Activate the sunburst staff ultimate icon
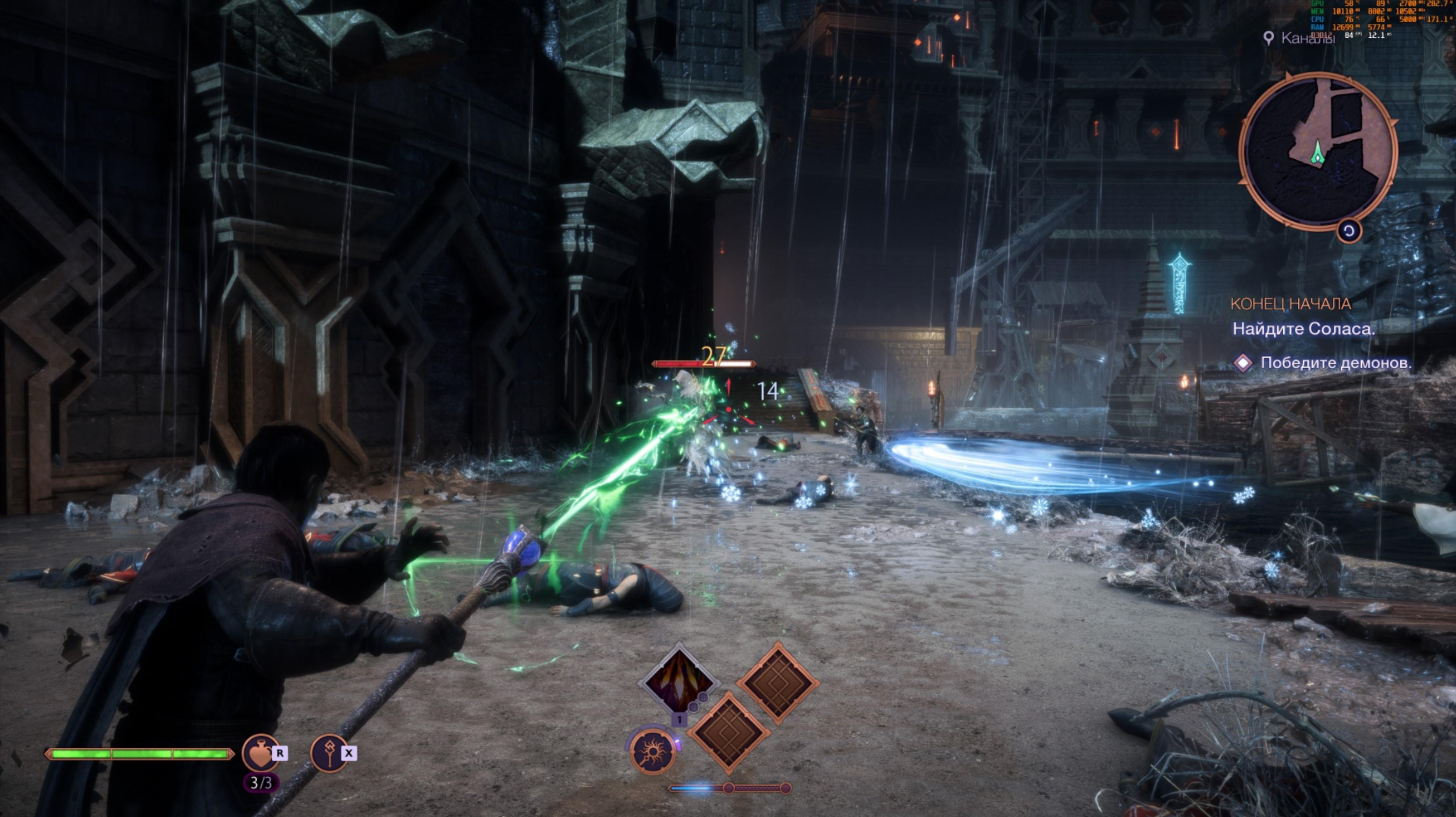1456x817 pixels. click(x=653, y=751)
